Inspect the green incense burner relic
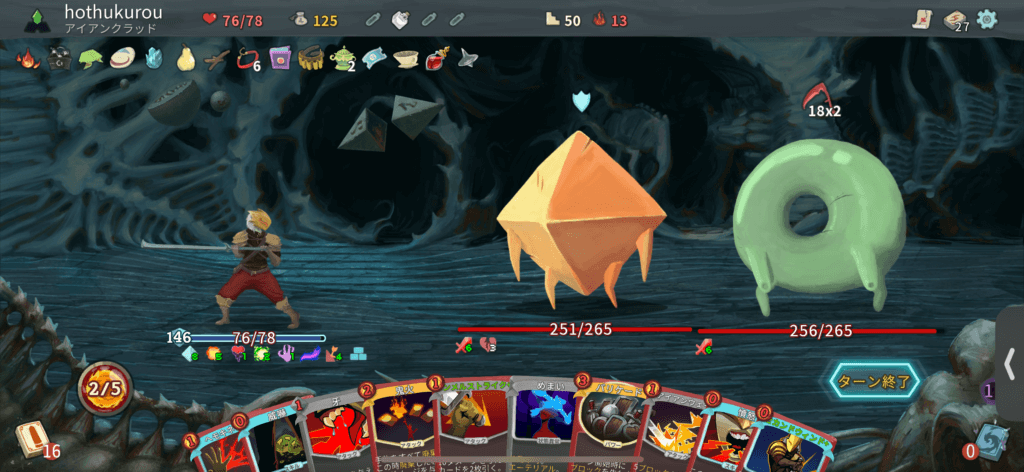This screenshot has width=1024, height=472. click(x=343, y=59)
